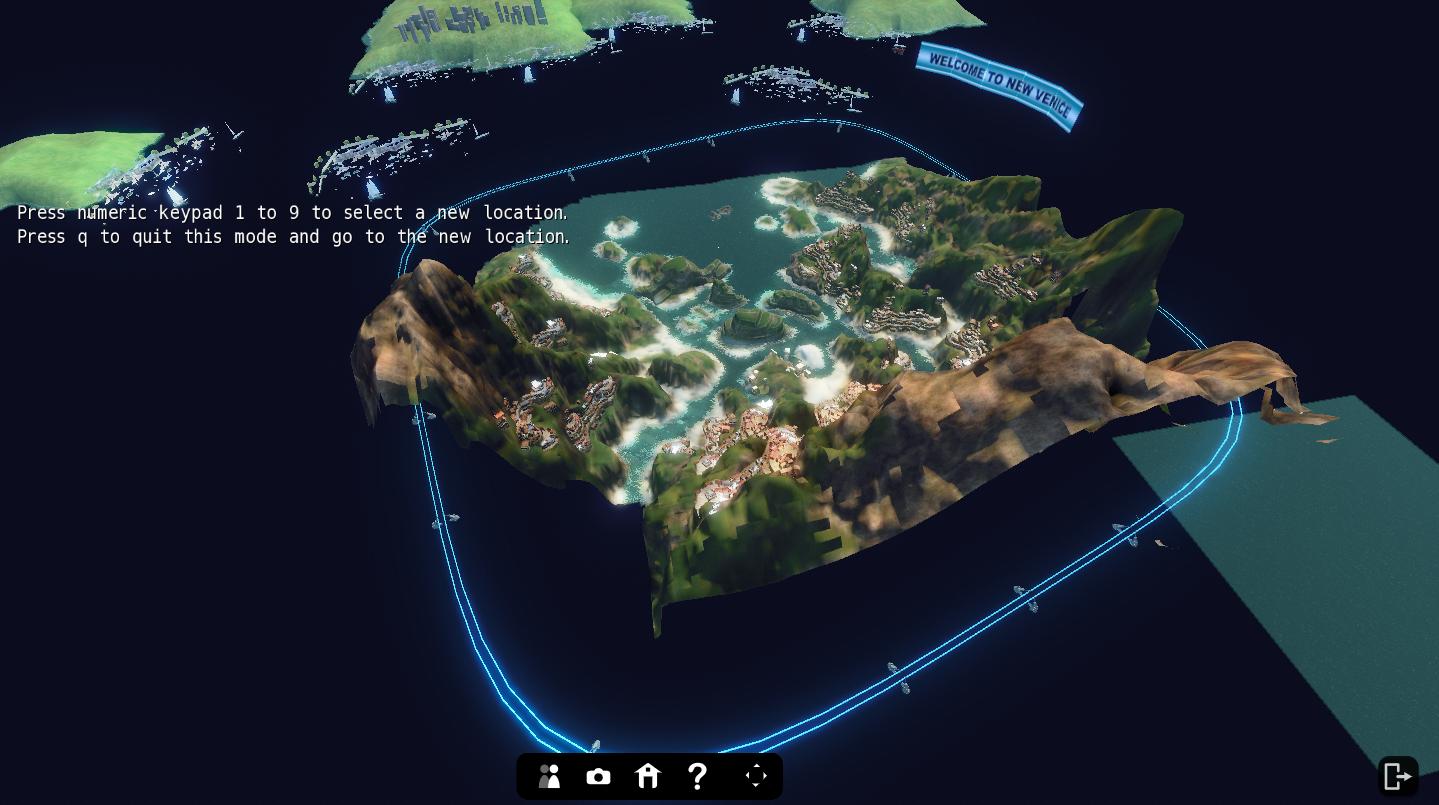
Task: Click the keypad instruction text line
Action: [x=290, y=213]
